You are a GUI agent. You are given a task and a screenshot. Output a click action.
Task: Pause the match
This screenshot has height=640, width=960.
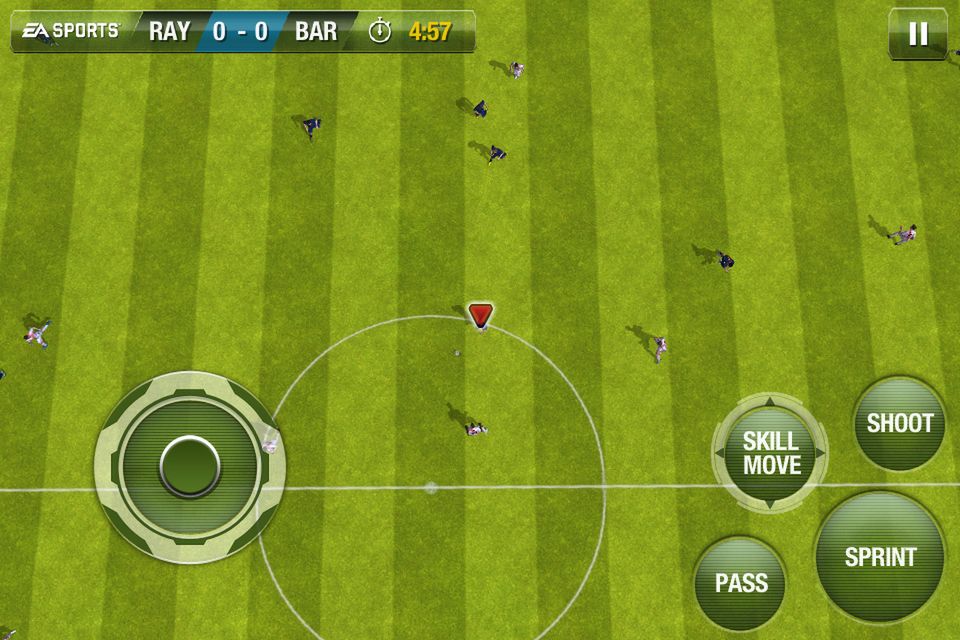click(917, 34)
